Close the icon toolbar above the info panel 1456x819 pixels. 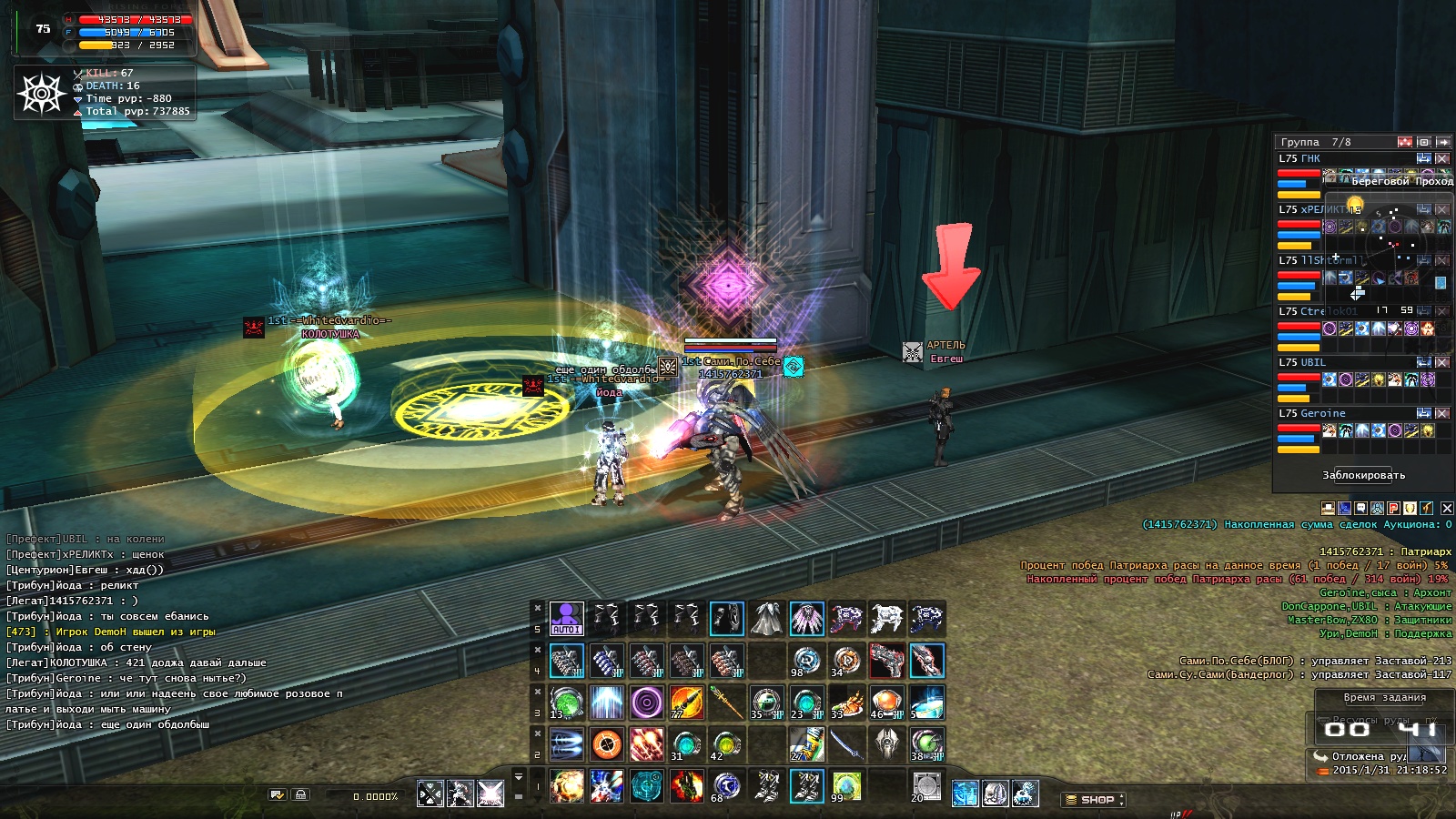(x=1447, y=508)
